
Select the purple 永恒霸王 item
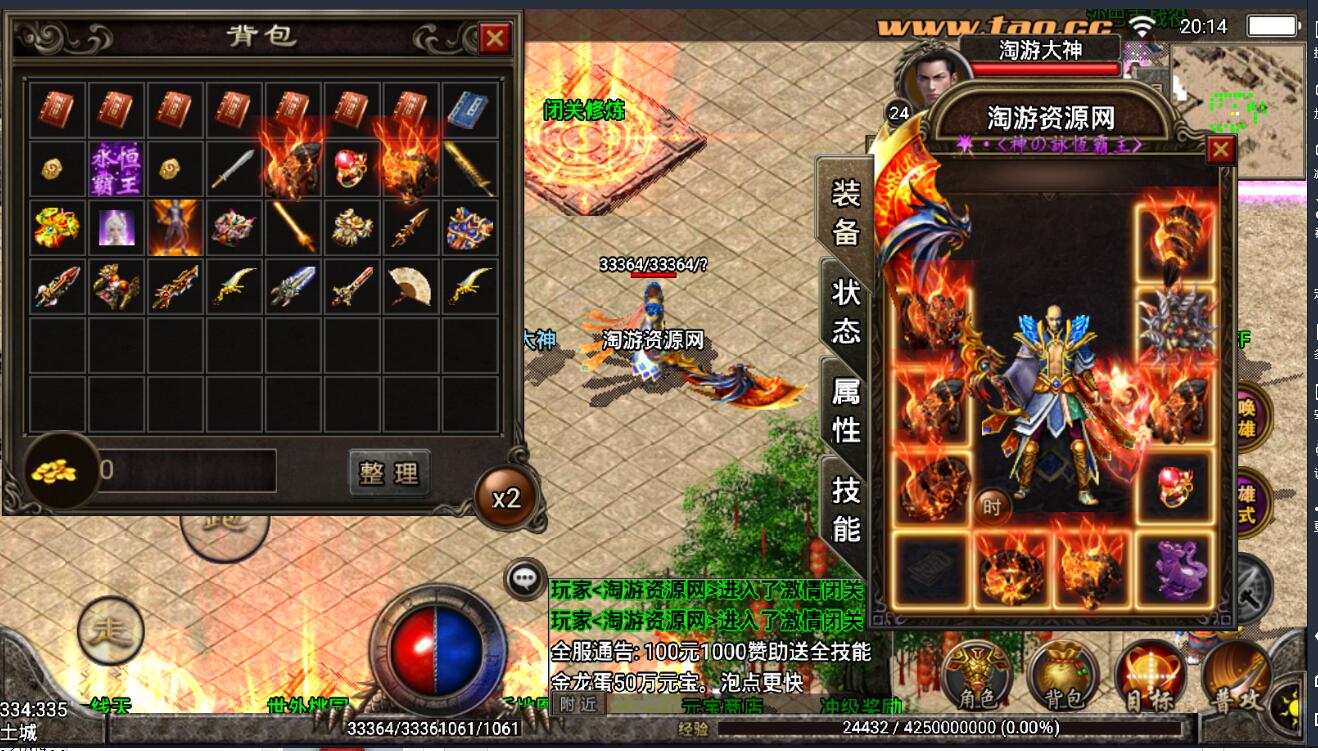(117, 168)
